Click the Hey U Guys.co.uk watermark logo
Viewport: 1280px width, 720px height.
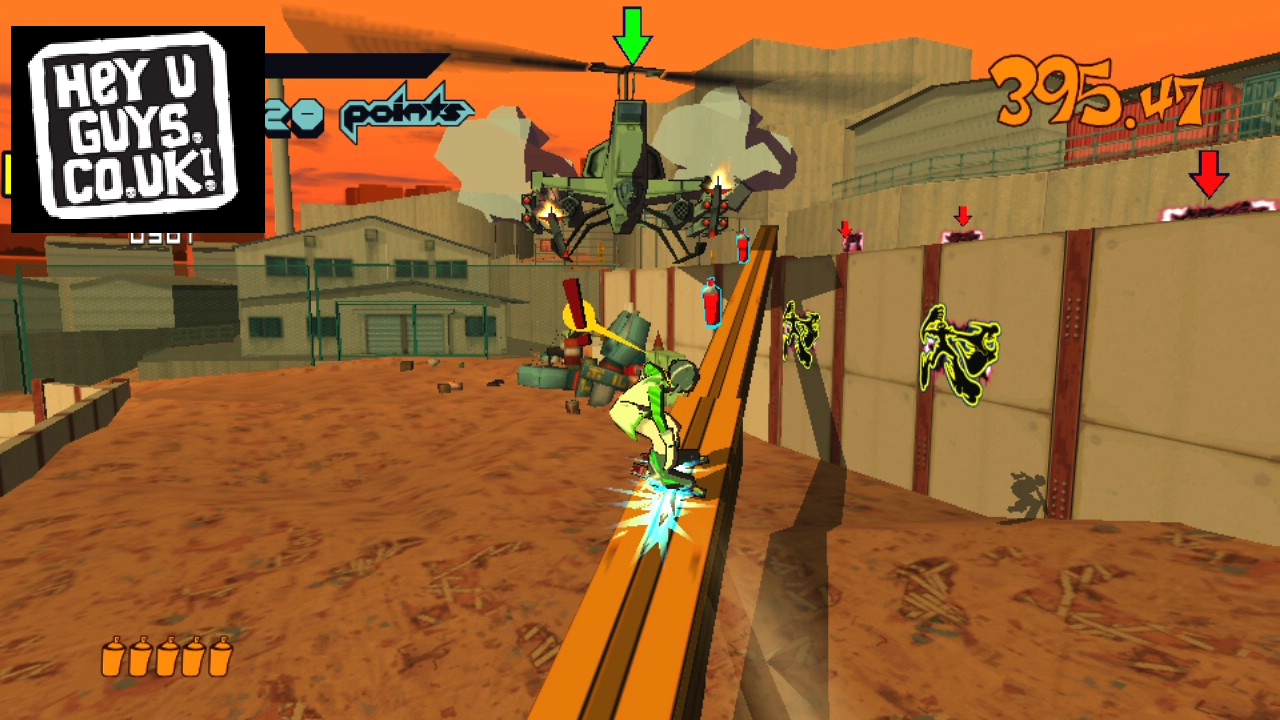(137, 129)
